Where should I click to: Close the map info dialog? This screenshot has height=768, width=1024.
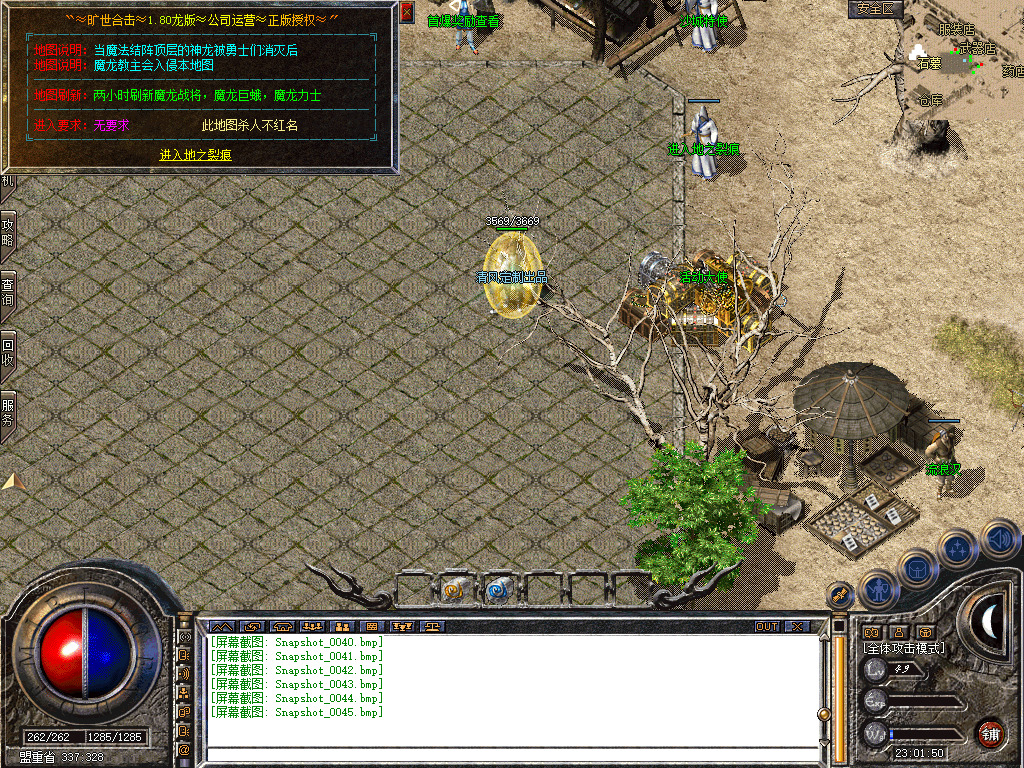coord(407,13)
